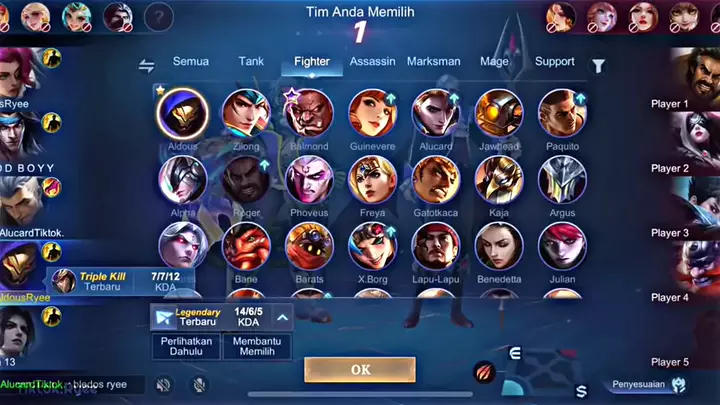Choose Paquito from the fighter list

click(x=562, y=113)
